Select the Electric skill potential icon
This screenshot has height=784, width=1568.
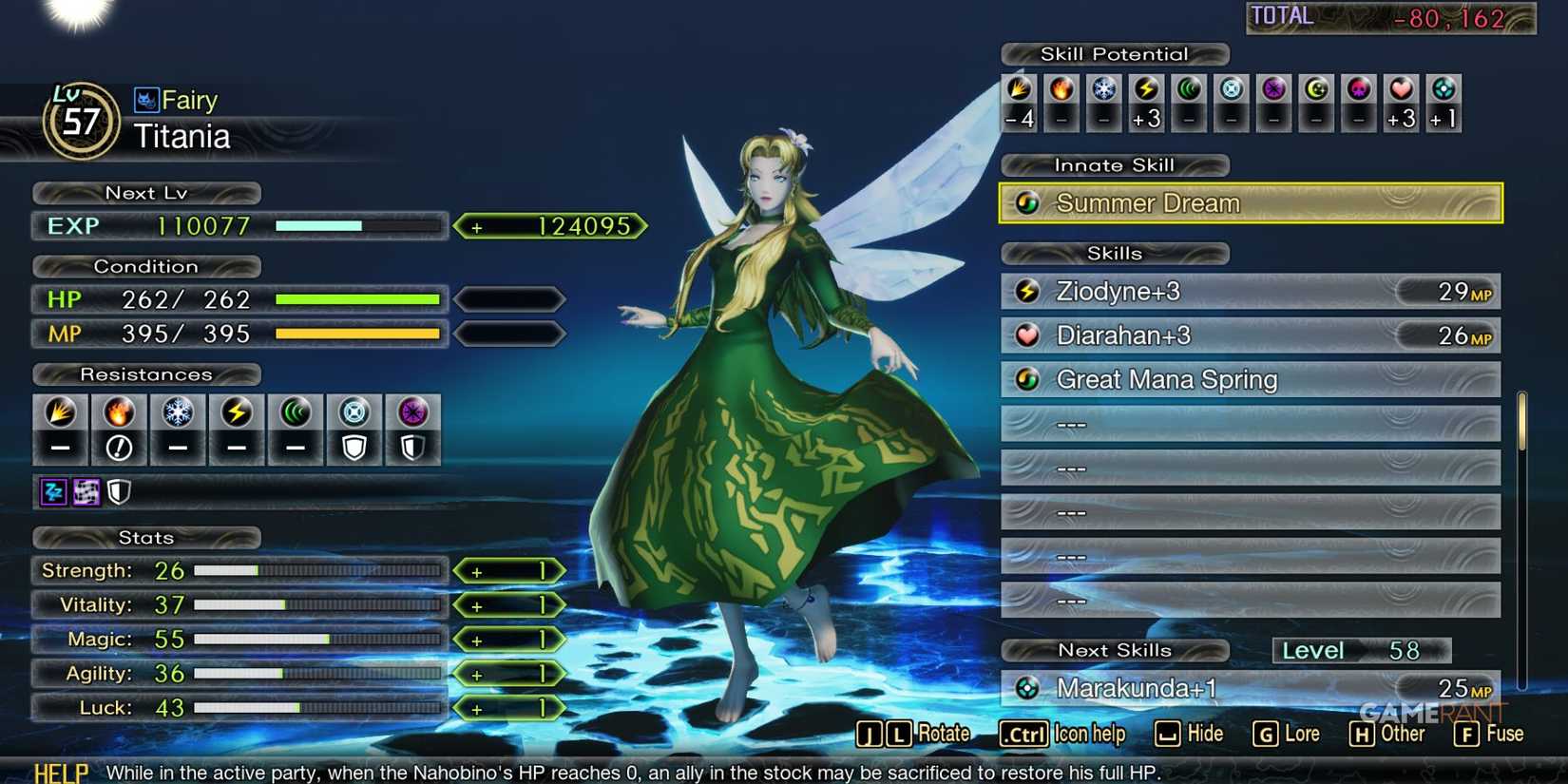(x=1145, y=92)
